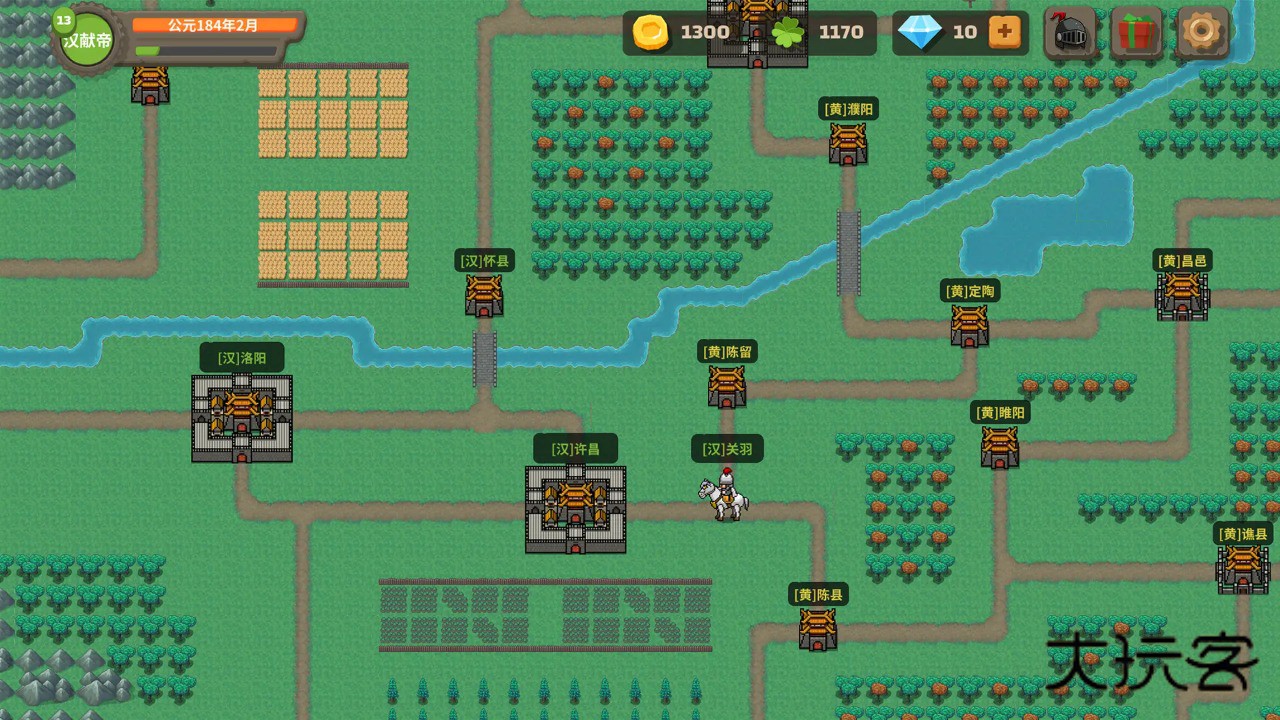Select the [汉]怀县 city
Image resolution: width=1280 pixels, height=720 pixels.
pos(483,293)
